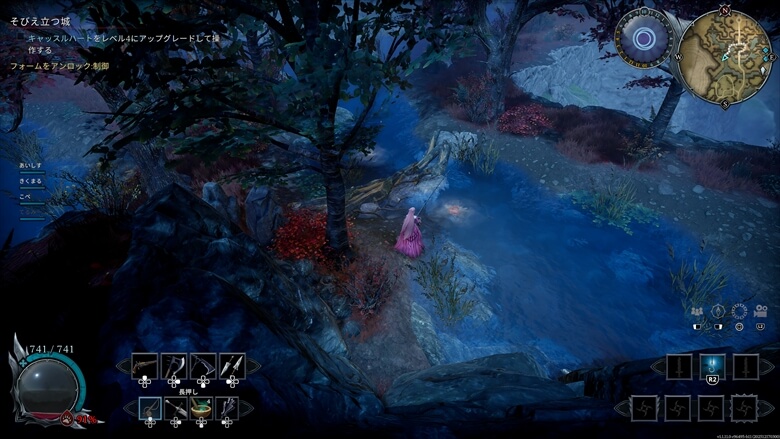Toggle the camera mode icon

(760, 311)
